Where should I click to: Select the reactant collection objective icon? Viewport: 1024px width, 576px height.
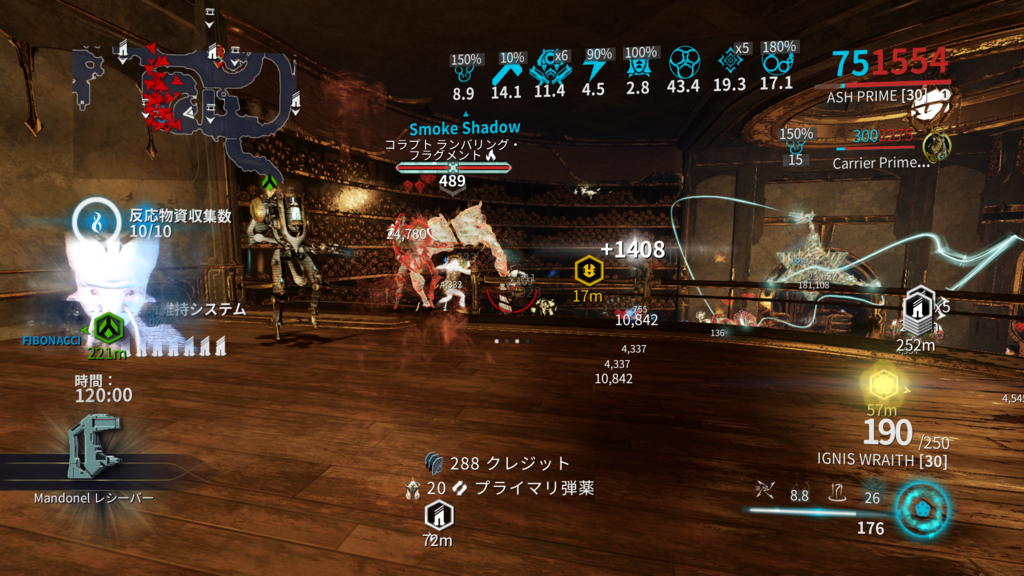click(97, 221)
